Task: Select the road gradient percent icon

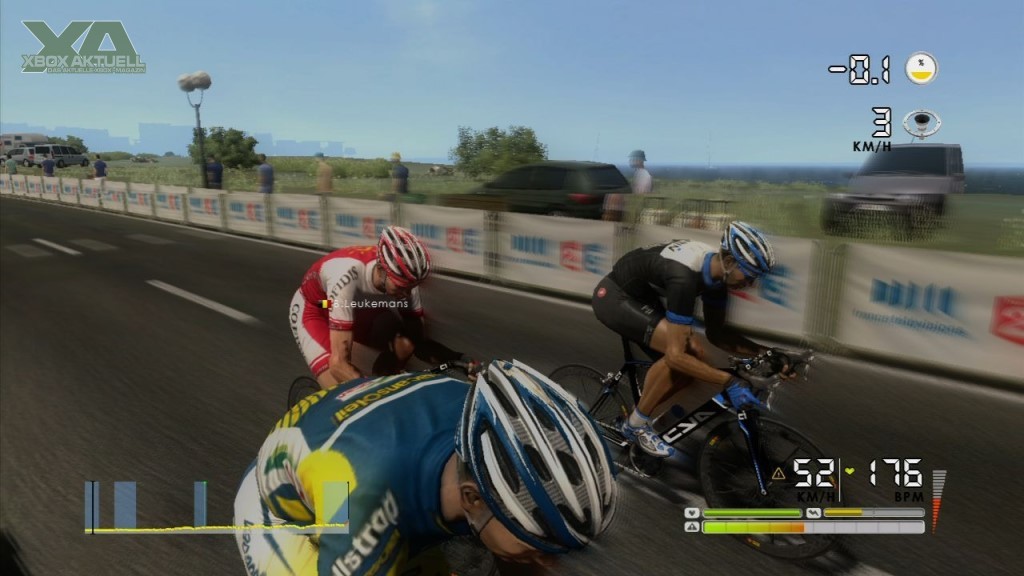Action: click(921, 68)
